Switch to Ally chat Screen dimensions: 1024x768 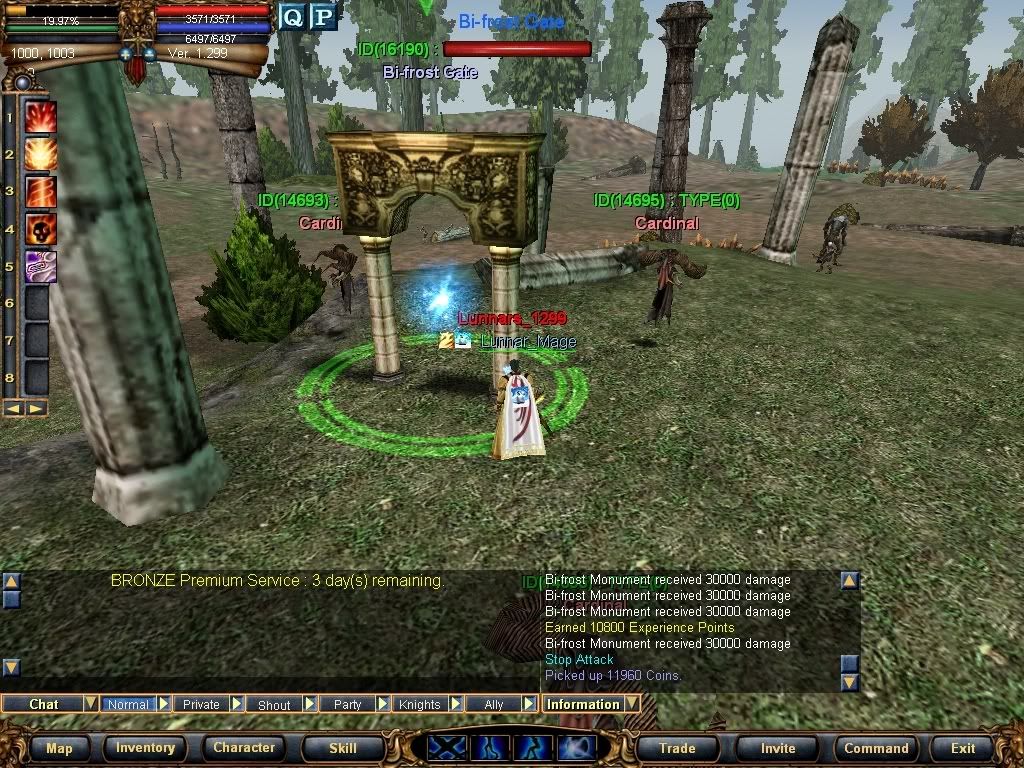pos(493,704)
